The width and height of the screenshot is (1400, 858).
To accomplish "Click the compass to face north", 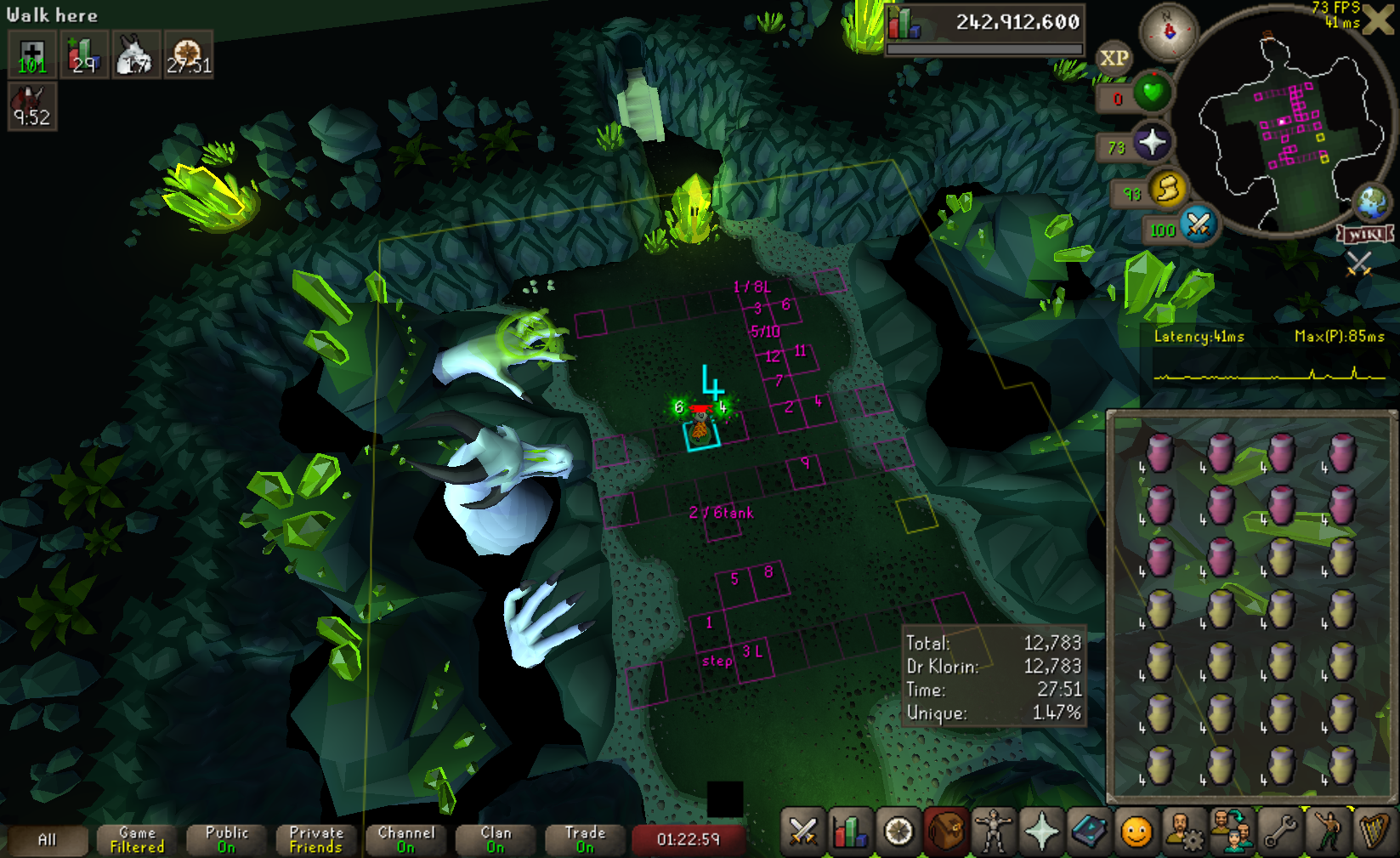I will pyautogui.click(x=1169, y=31).
